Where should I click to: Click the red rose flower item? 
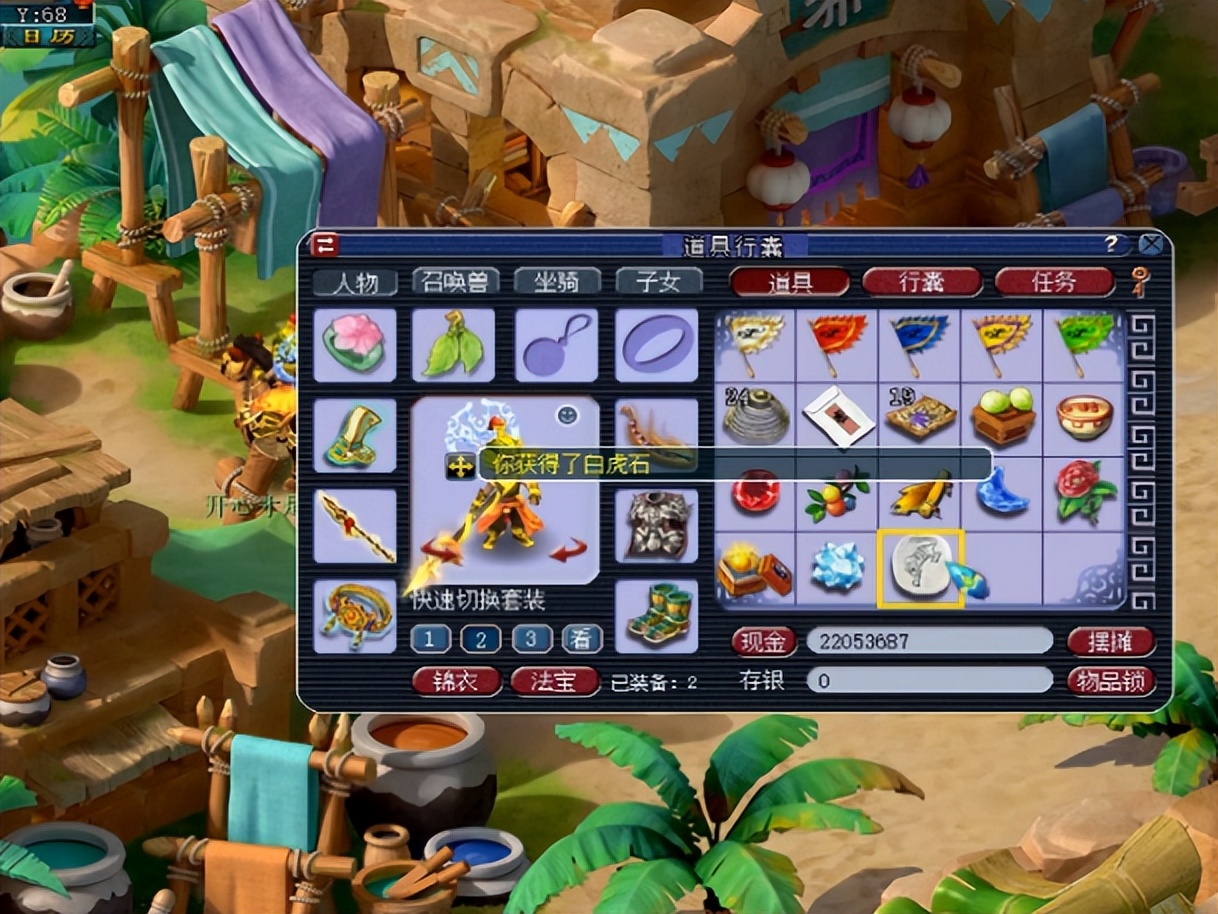(x=1084, y=492)
